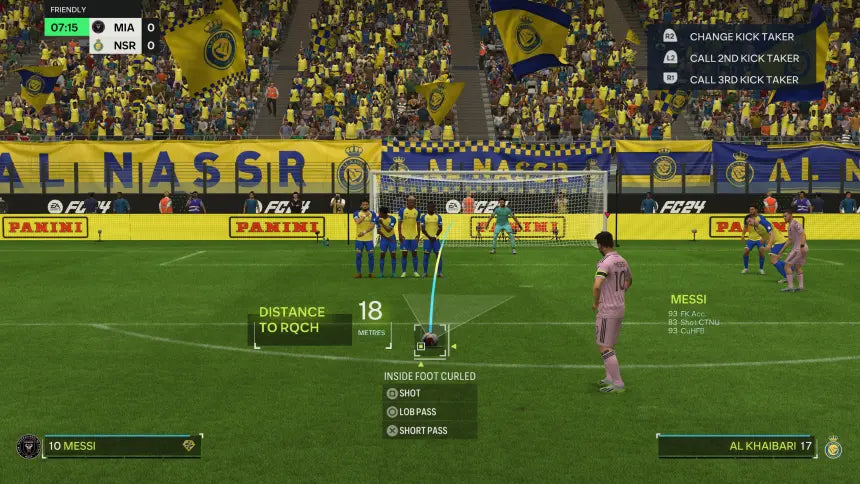Viewport: 860px width, 484px height.
Task: Select the Al Khaibari 17 player panel
Action: coord(736,446)
